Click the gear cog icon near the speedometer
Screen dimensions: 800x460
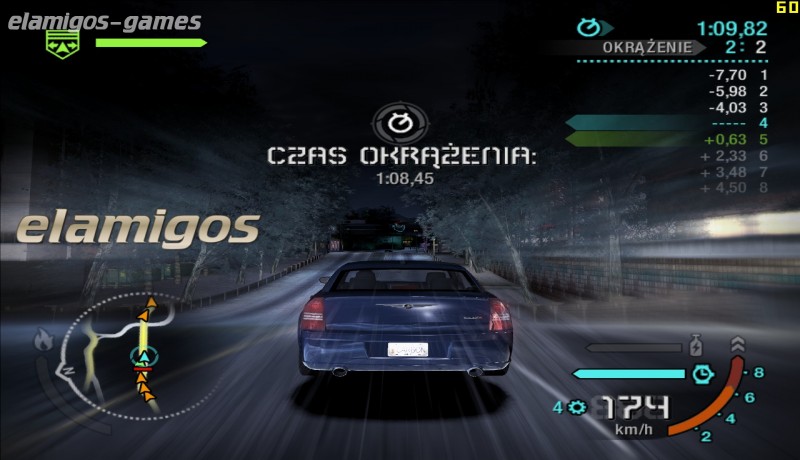575,407
